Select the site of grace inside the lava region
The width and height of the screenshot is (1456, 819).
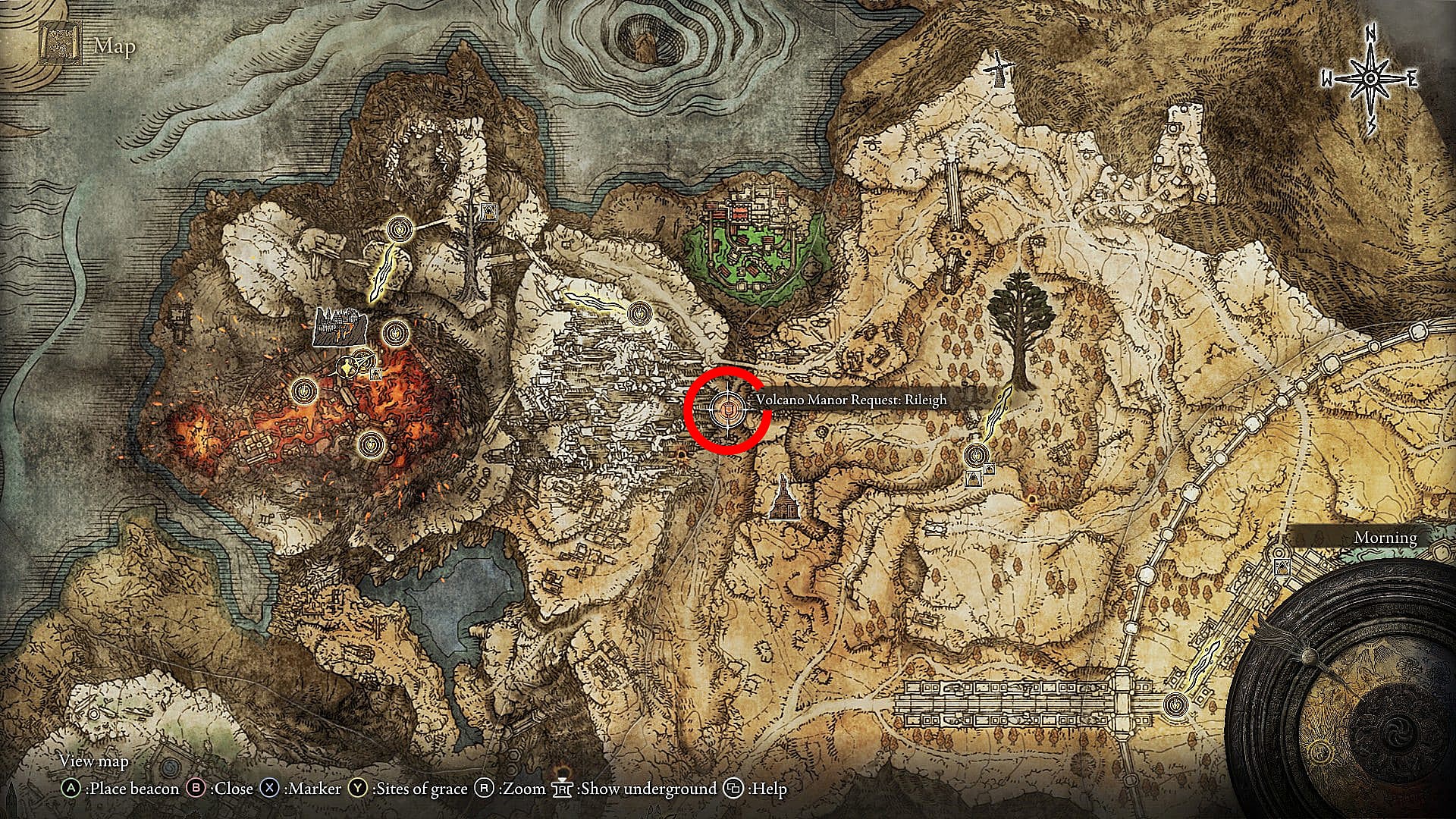372,444
